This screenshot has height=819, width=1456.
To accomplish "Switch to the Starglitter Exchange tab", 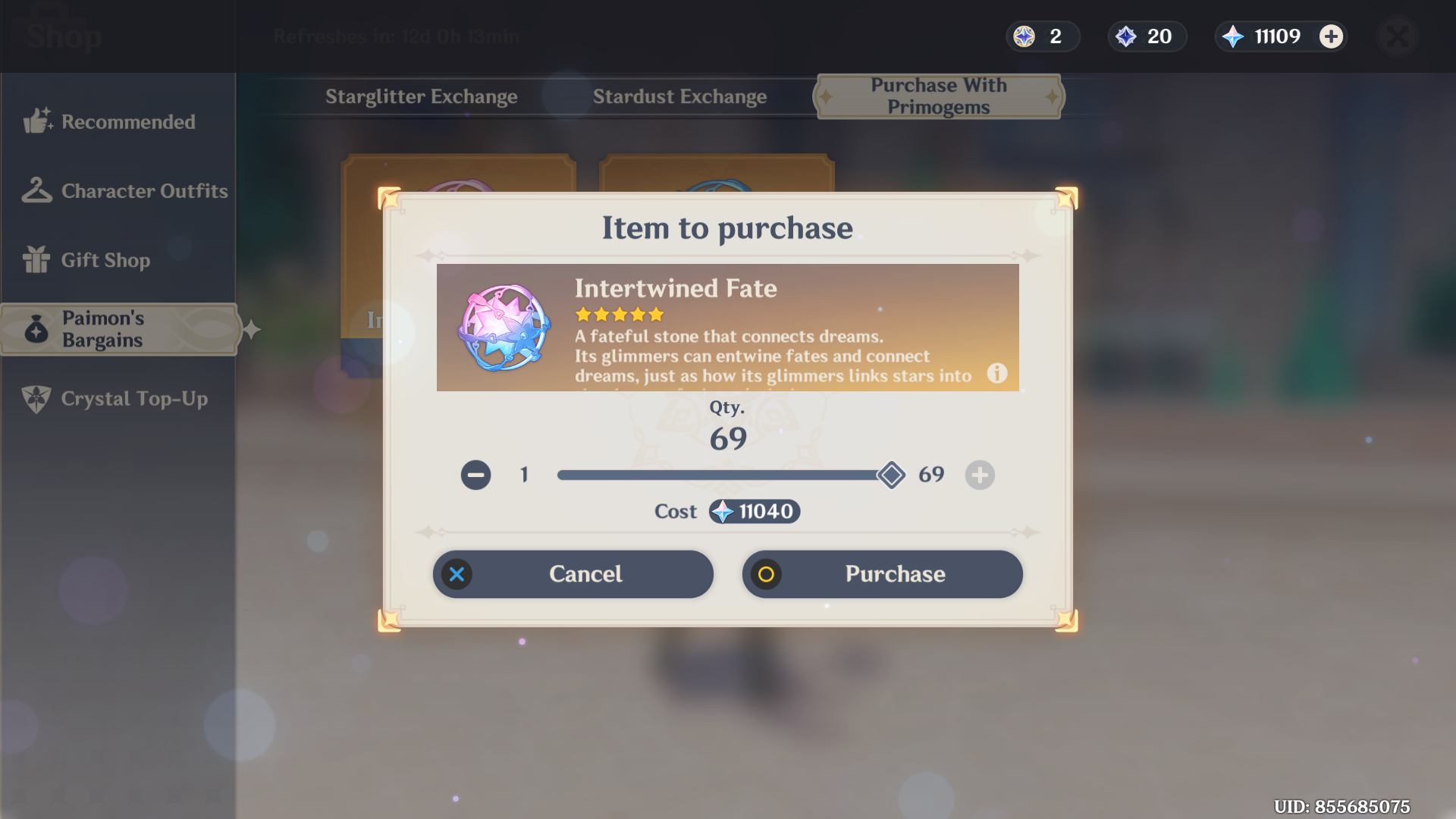I will tap(422, 96).
